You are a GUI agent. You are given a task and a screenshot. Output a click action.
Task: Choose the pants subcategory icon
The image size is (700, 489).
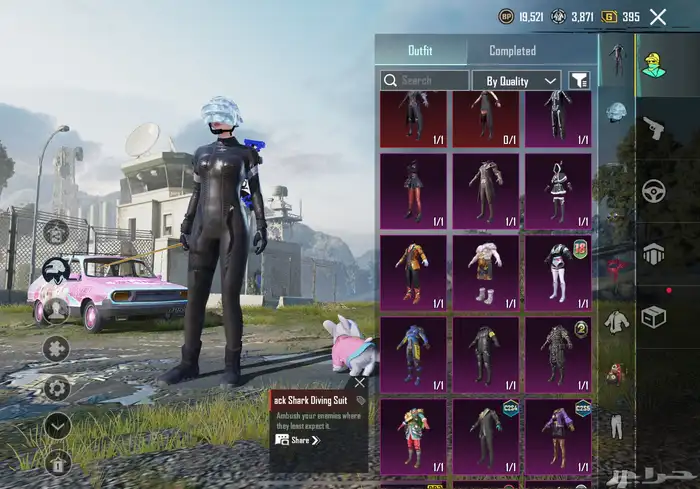[x=617, y=428]
